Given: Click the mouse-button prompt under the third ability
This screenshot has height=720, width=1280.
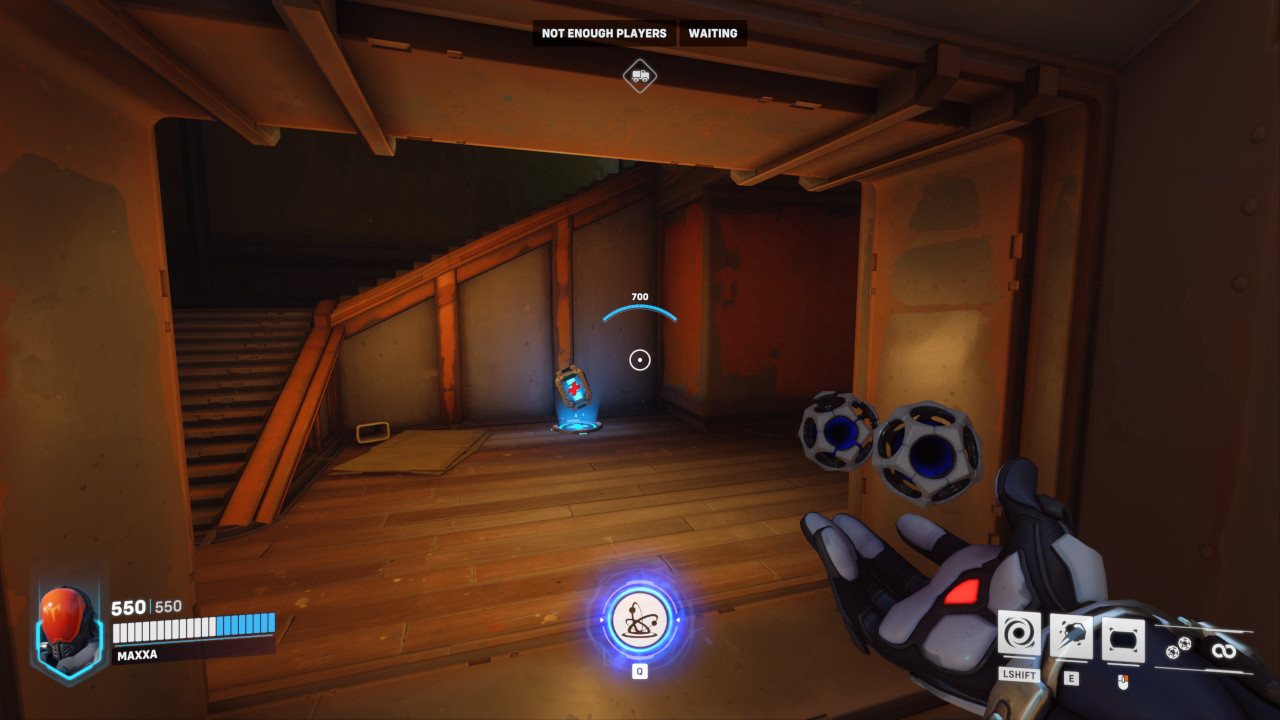Looking at the screenshot, I should [x=1121, y=684].
